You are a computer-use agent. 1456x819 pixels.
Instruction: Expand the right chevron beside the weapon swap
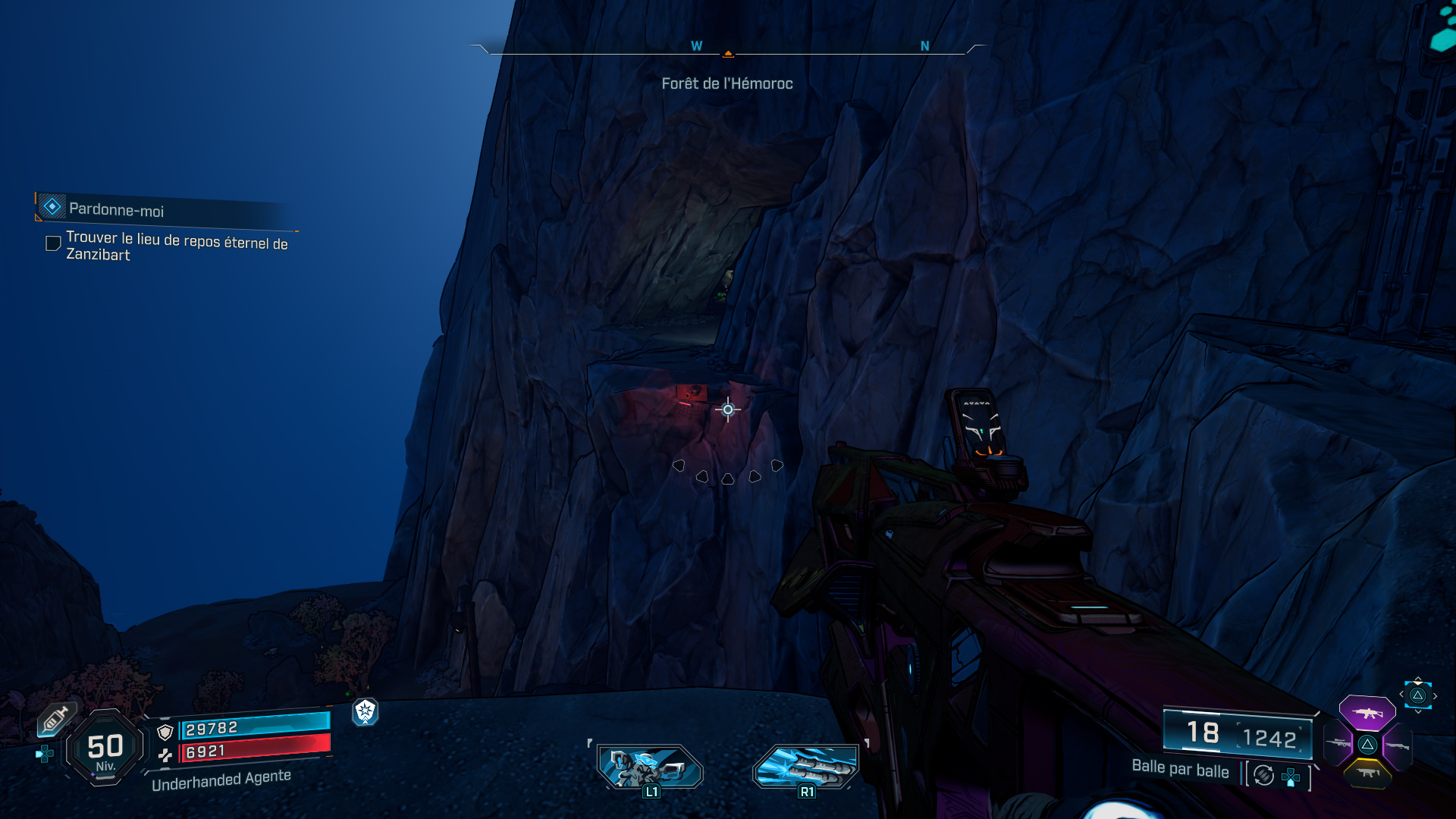point(1436,695)
